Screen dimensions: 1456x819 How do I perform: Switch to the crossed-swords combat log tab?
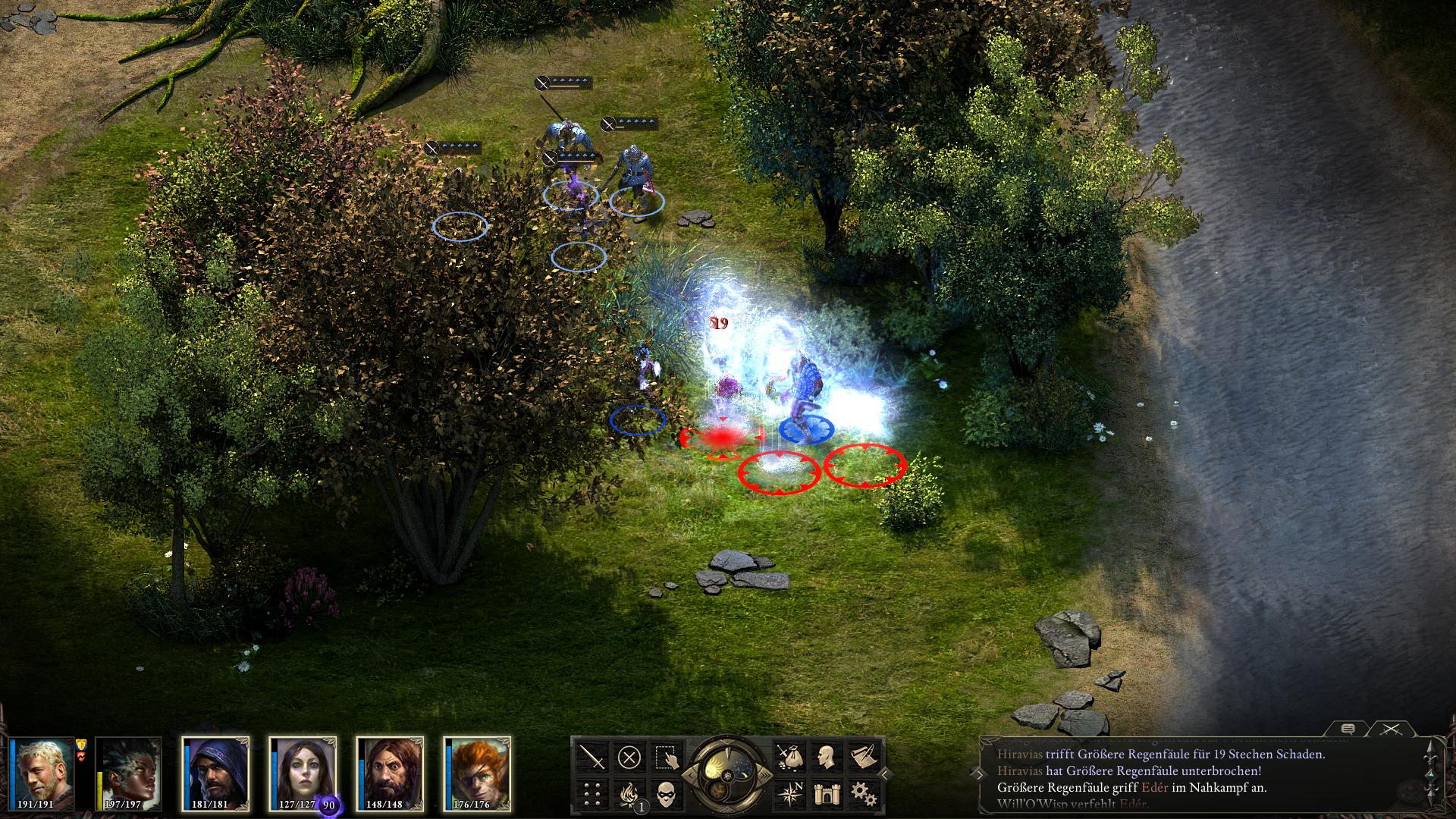[x=1391, y=729]
